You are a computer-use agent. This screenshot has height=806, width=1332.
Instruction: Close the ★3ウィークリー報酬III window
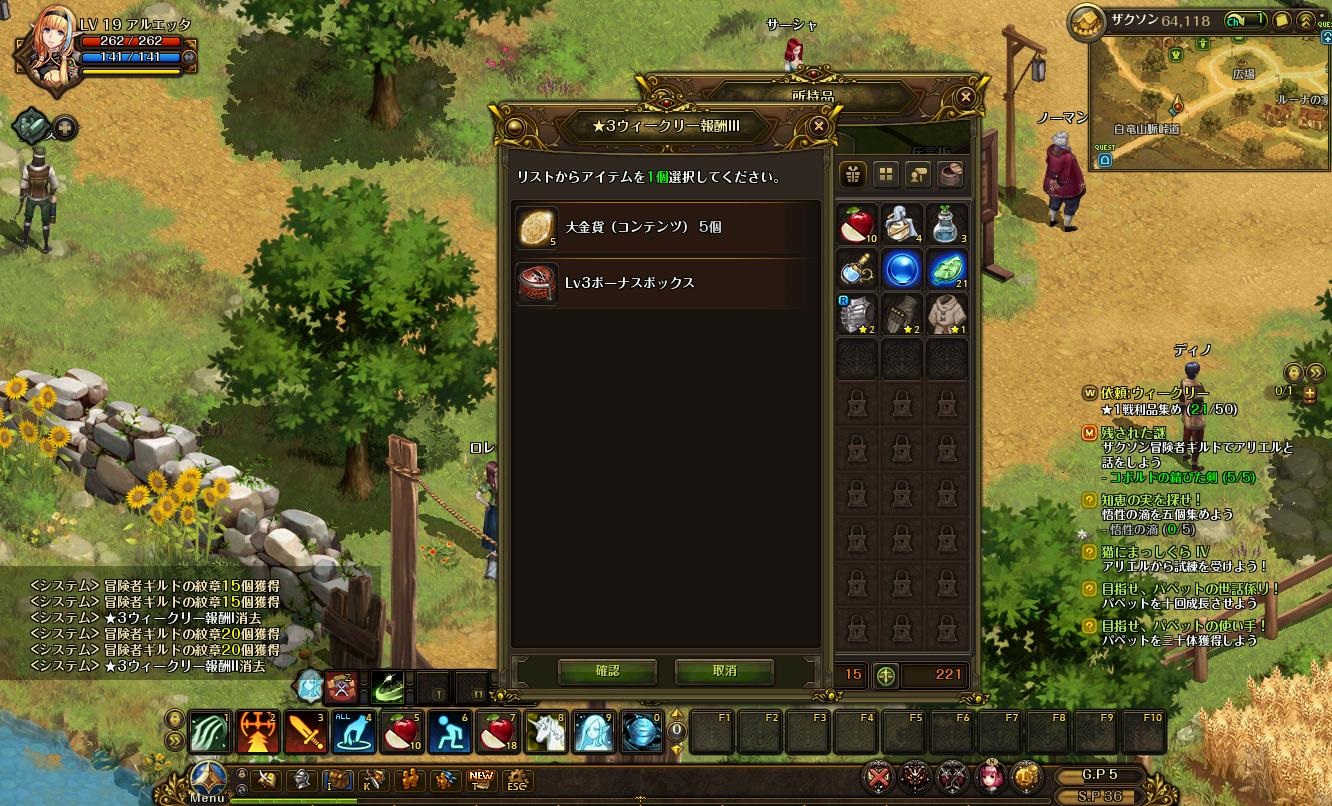point(819,126)
